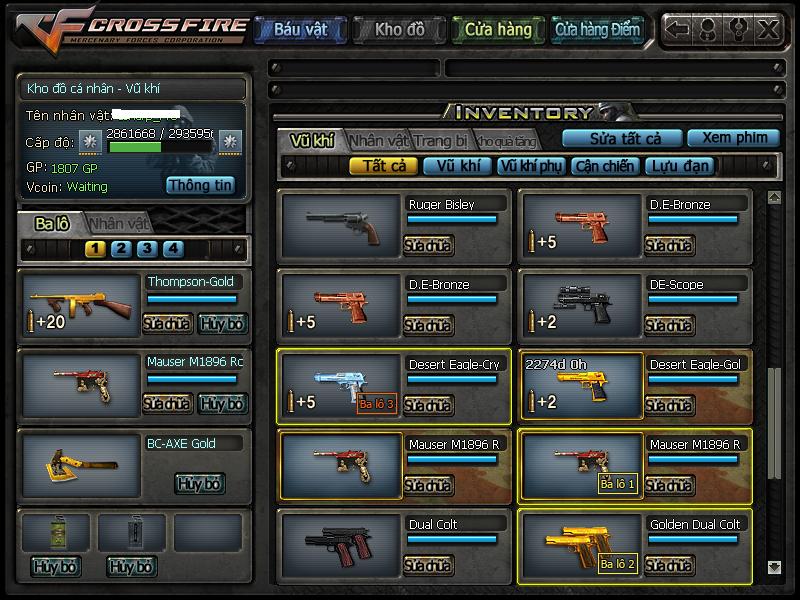The width and height of the screenshot is (800, 600).
Task: Select backpack number 2
Action: [121, 249]
